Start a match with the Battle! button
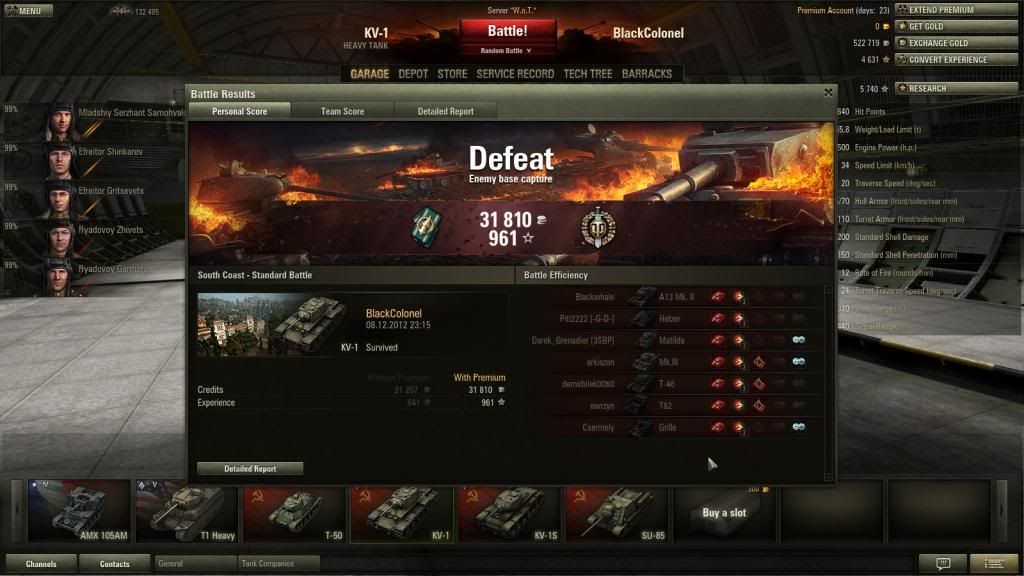The image size is (1024, 576). (x=507, y=31)
